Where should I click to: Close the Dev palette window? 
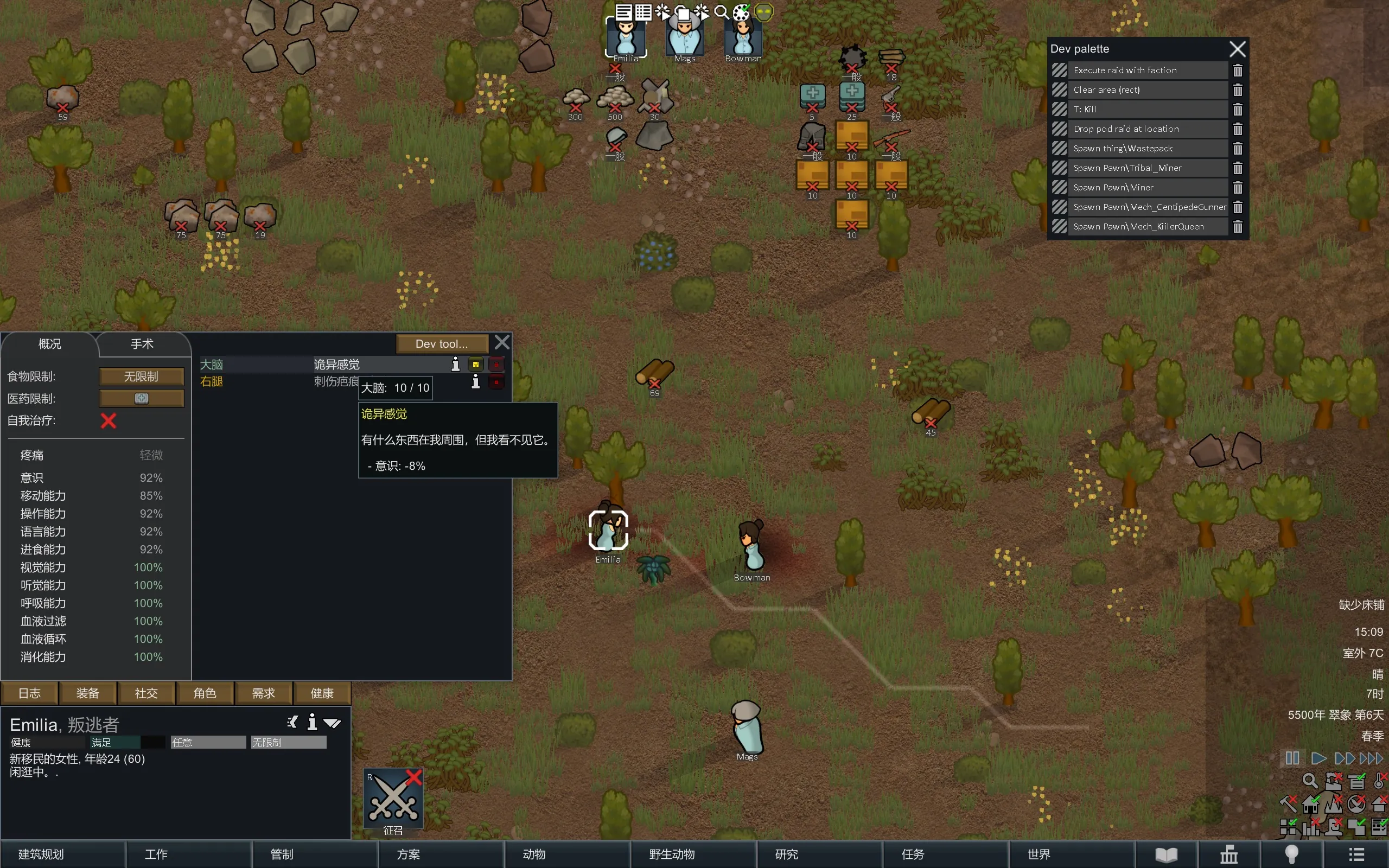tap(1238, 49)
